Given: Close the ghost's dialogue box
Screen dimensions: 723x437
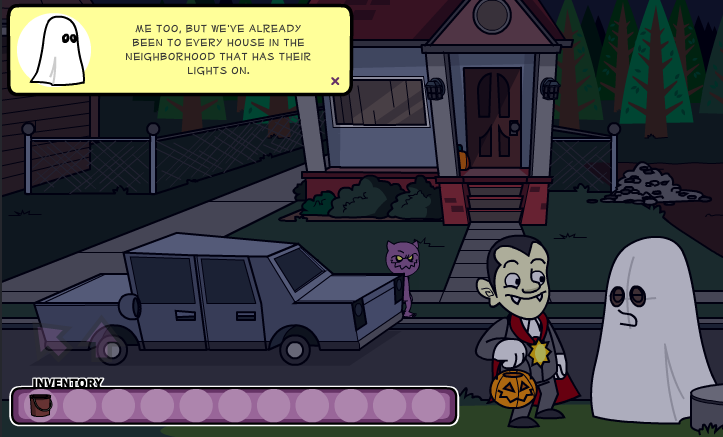Looking at the screenshot, I should [x=335, y=81].
